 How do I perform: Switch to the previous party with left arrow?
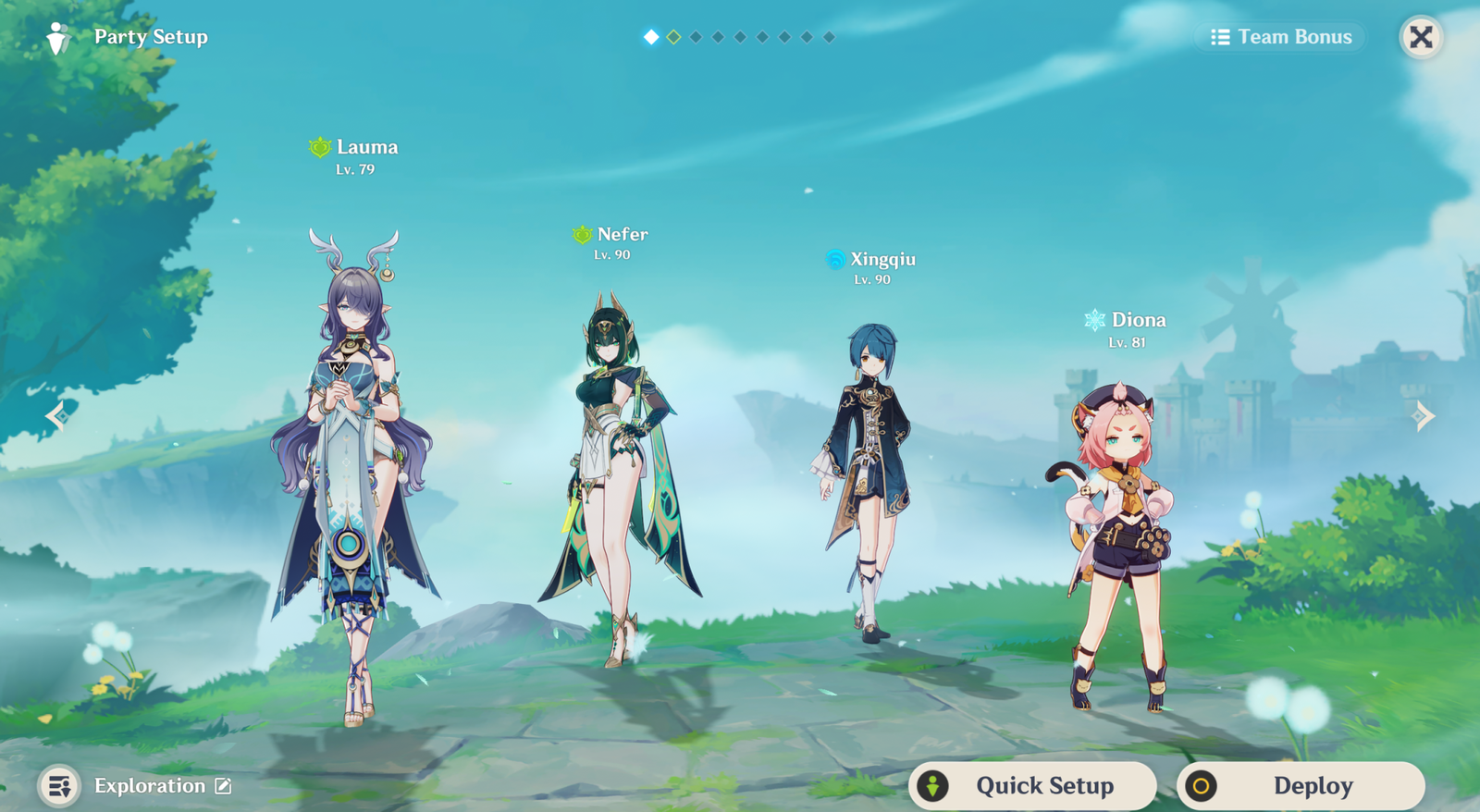tap(56, 416)
